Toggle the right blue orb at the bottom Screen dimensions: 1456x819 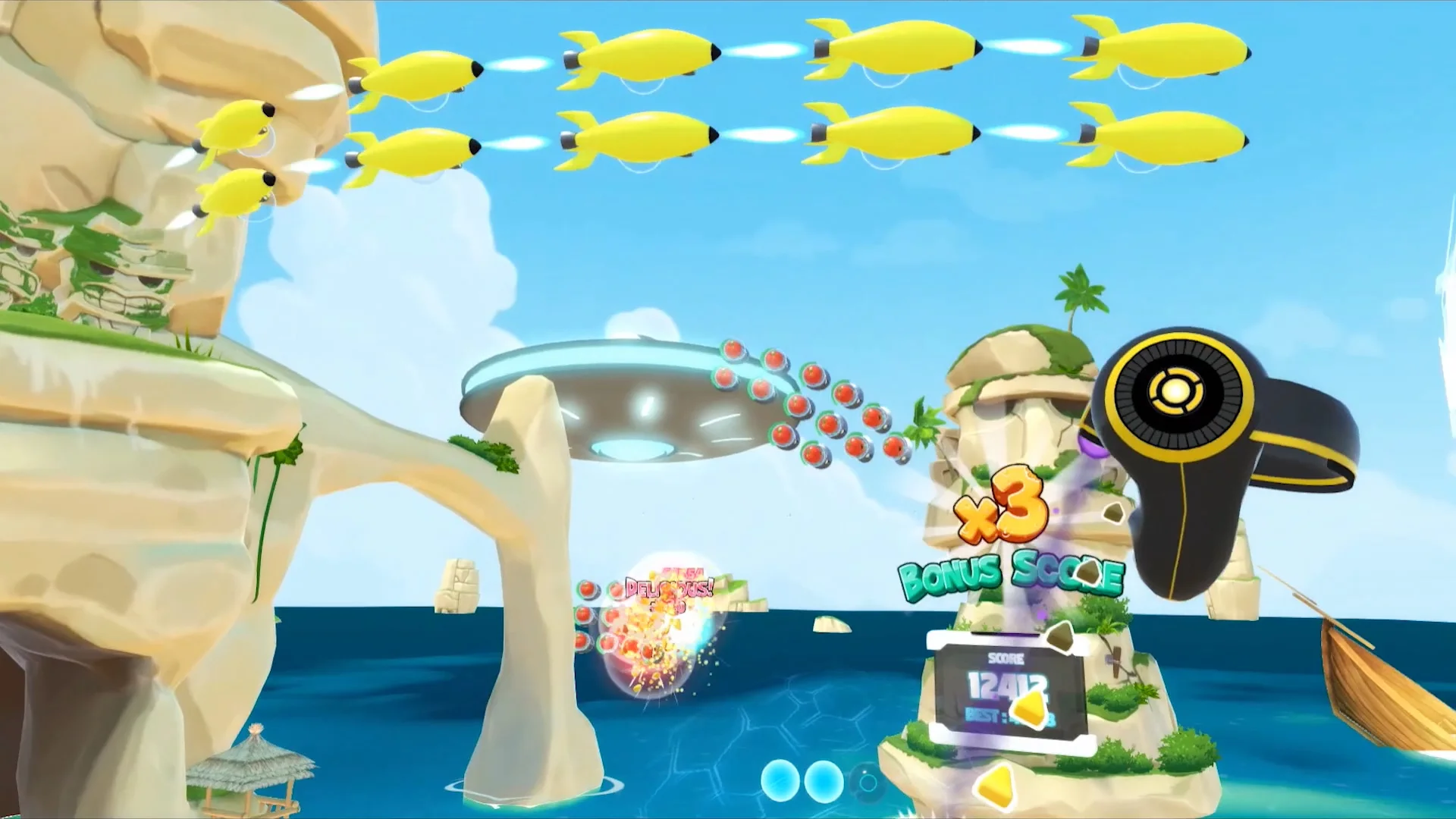coord(824,782)
